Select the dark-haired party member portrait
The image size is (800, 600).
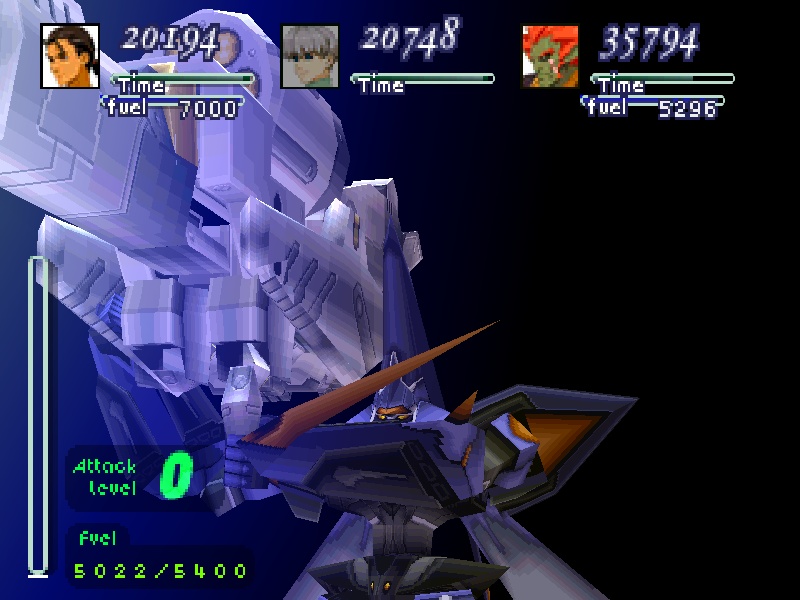[x=71, y=55]
